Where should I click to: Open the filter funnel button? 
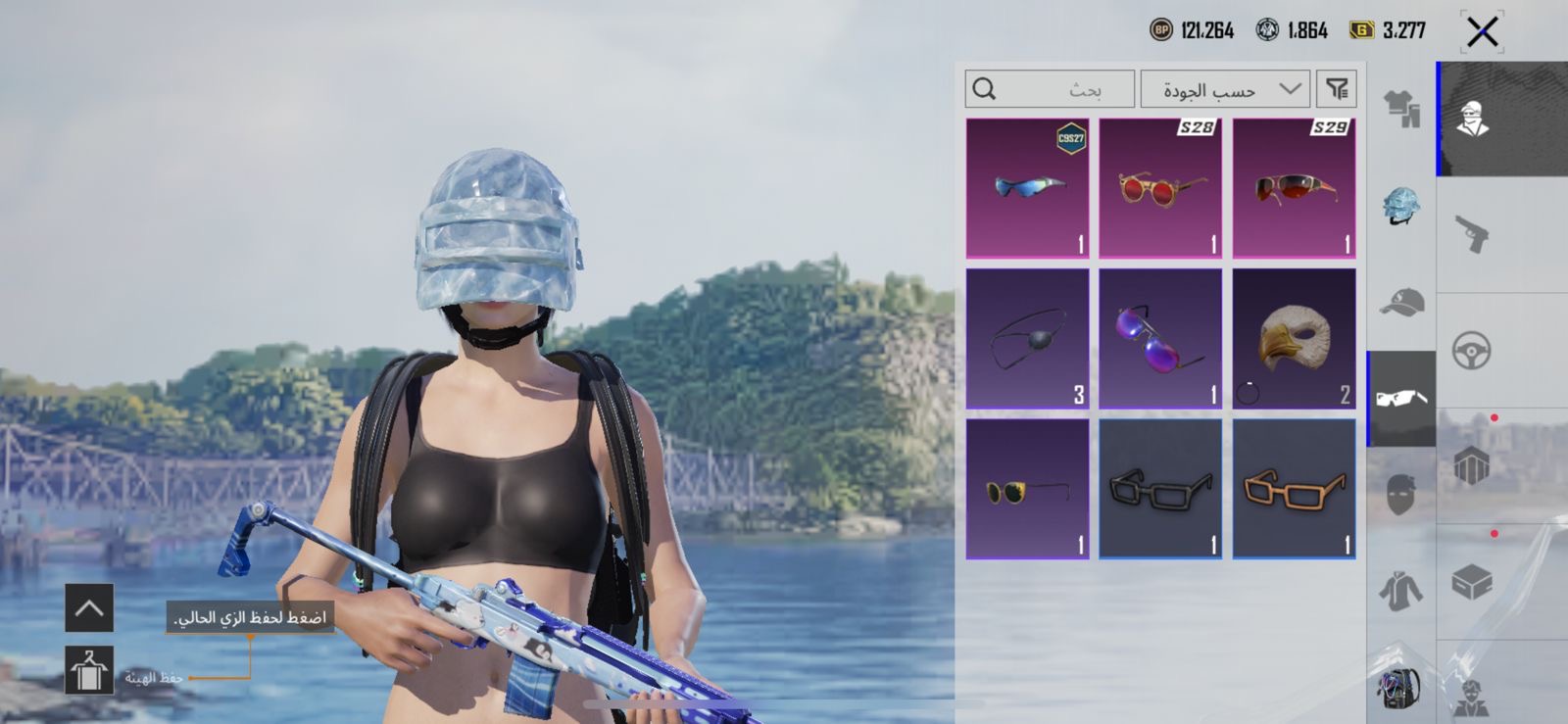[1337, 89]
